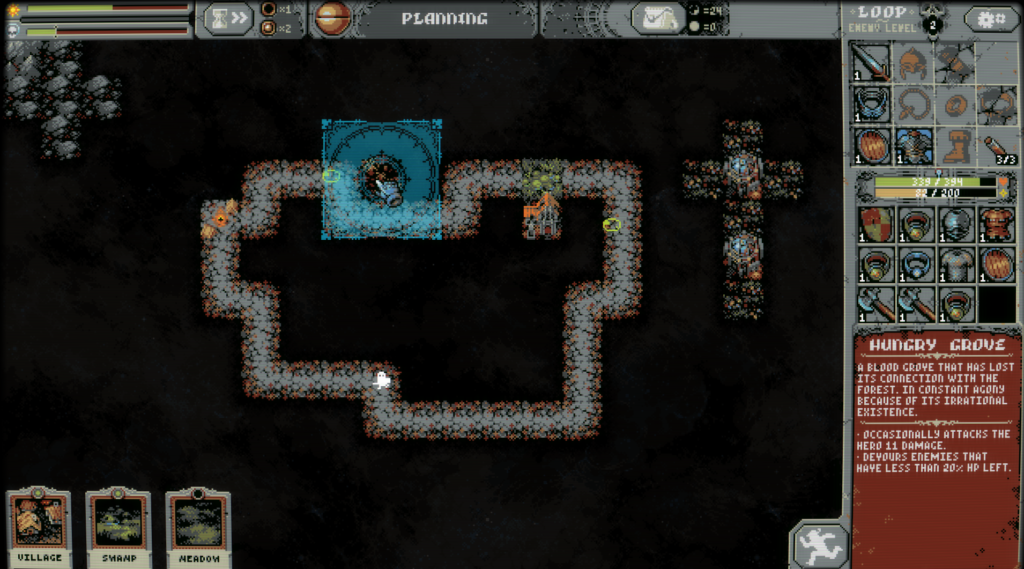Pick the Swamp card from hand

pos(118,524)
